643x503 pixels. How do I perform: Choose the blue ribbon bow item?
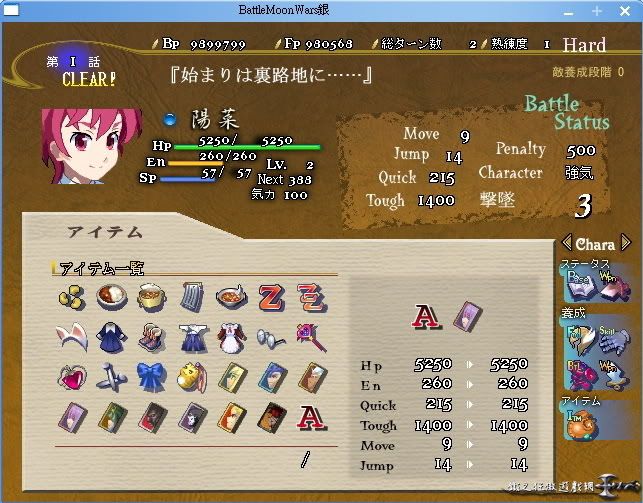pos(151,377)
